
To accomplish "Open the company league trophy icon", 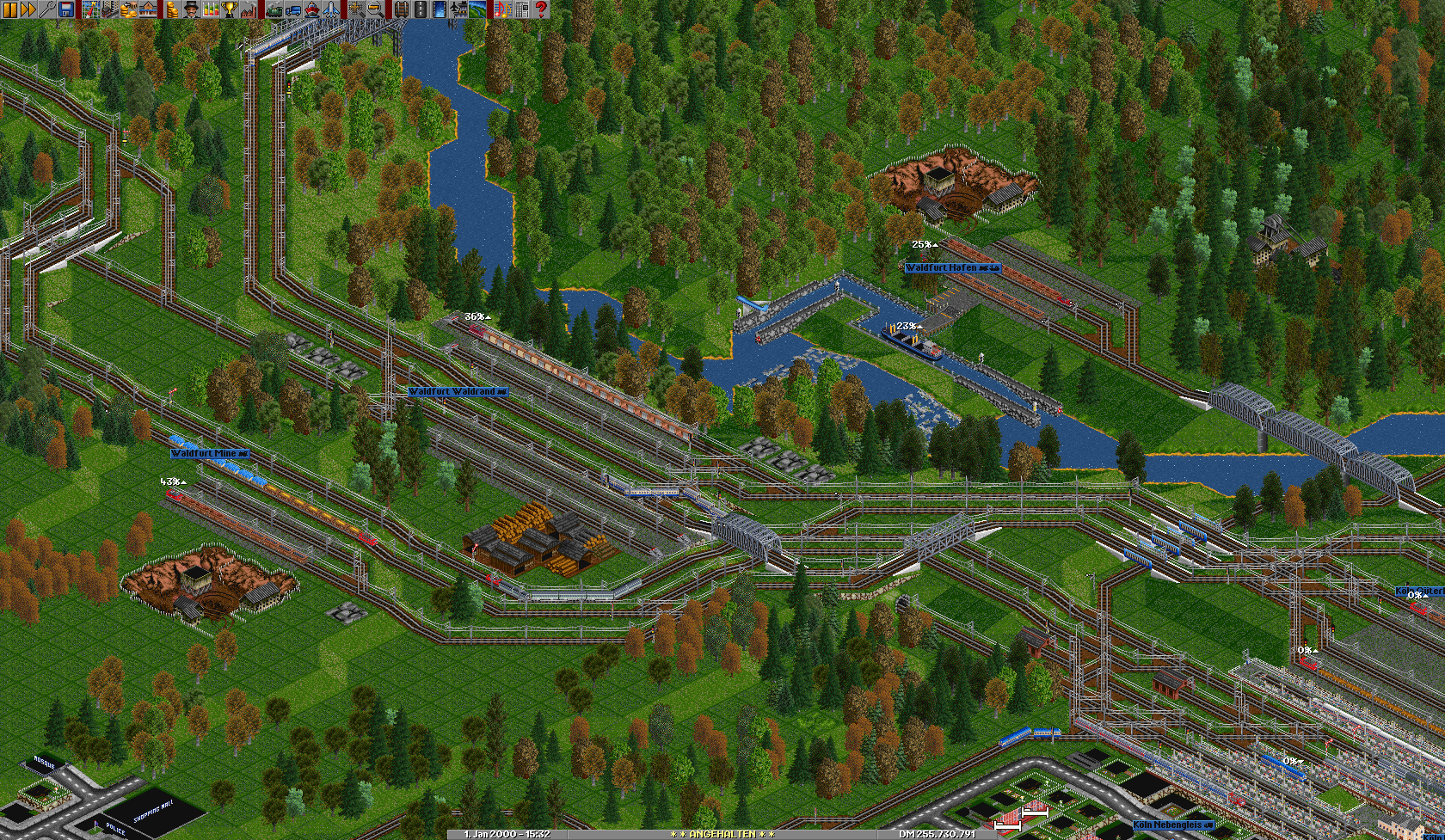I will (230, 9).
